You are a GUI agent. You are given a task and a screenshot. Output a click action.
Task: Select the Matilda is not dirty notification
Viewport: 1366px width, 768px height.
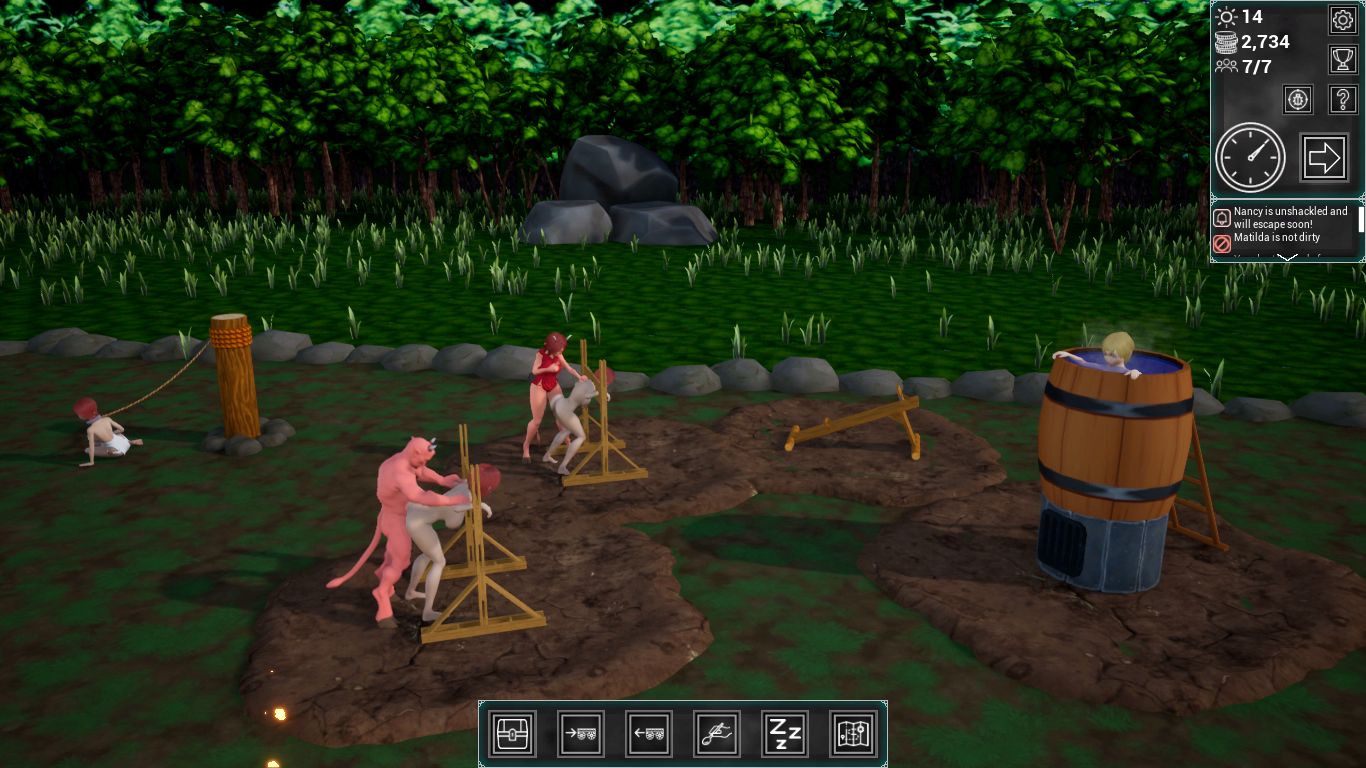[1280, 239]
